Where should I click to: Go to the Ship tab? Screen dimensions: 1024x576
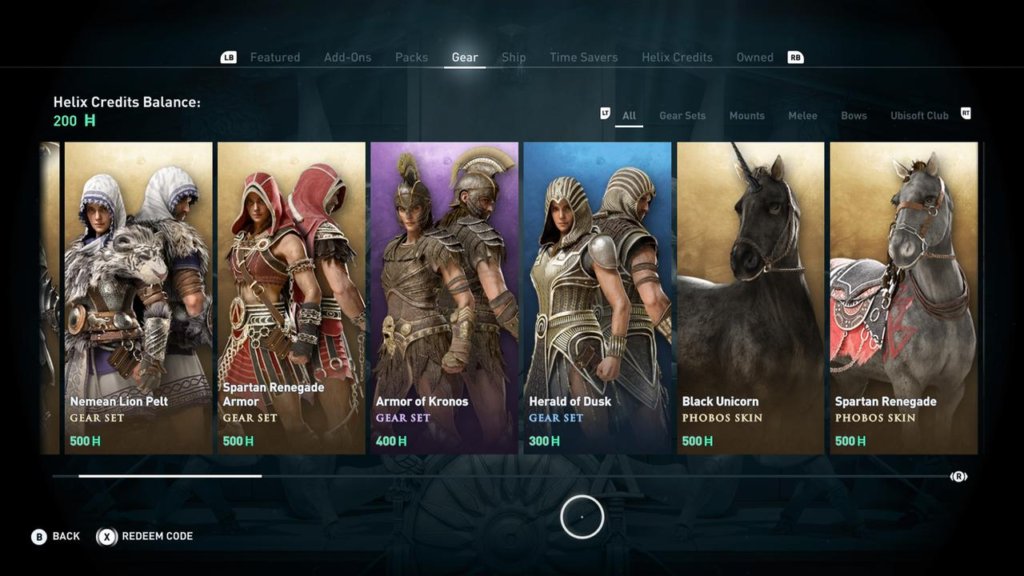click(x=513, y=57)
